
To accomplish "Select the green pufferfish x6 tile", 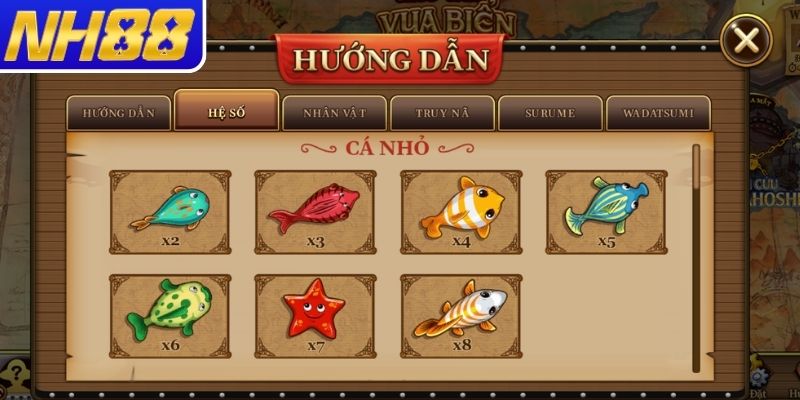I will pos(169,316).
